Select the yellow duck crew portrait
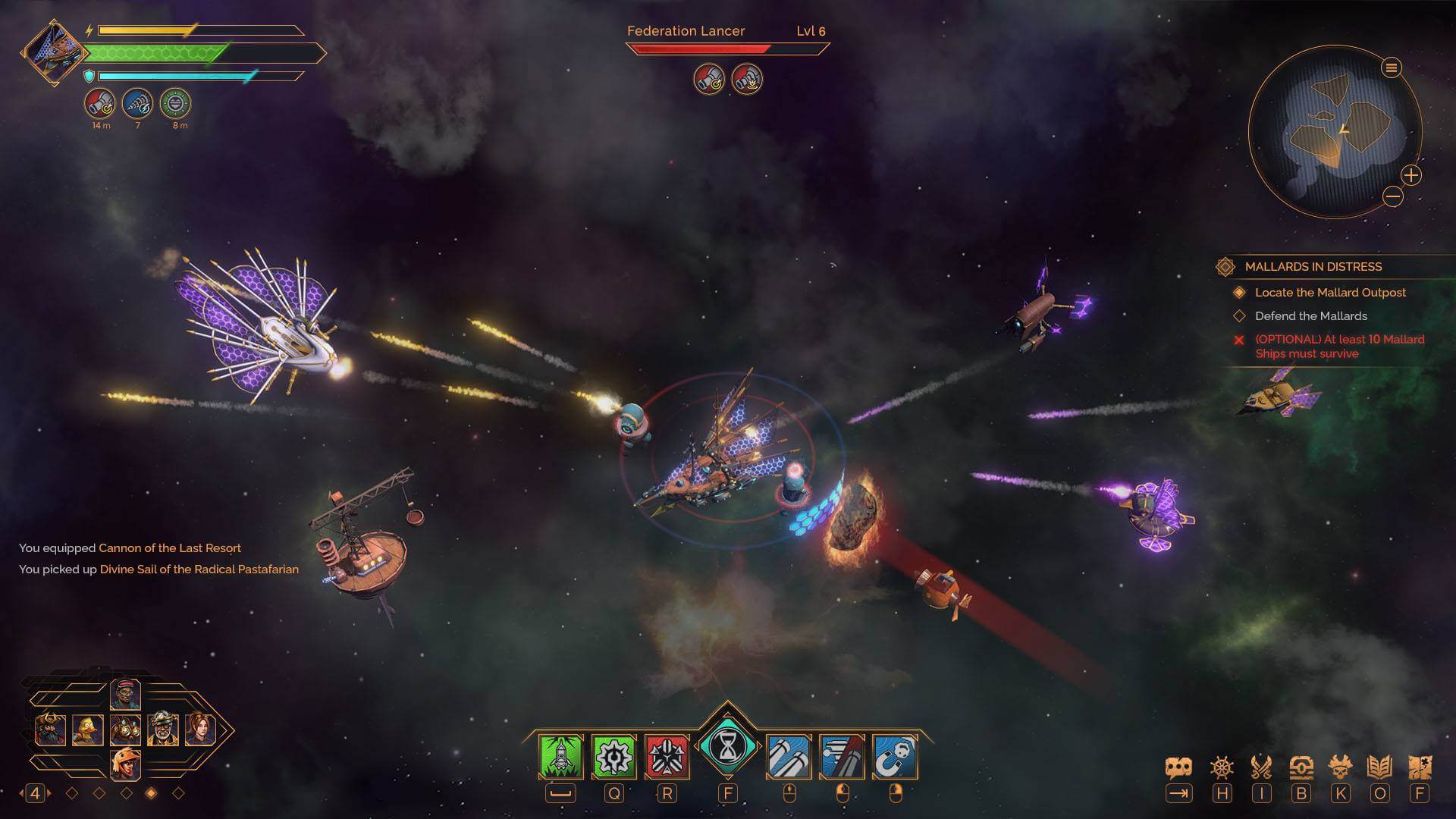The height and width of the screenshot is (819, 1456). coord(88,730)
